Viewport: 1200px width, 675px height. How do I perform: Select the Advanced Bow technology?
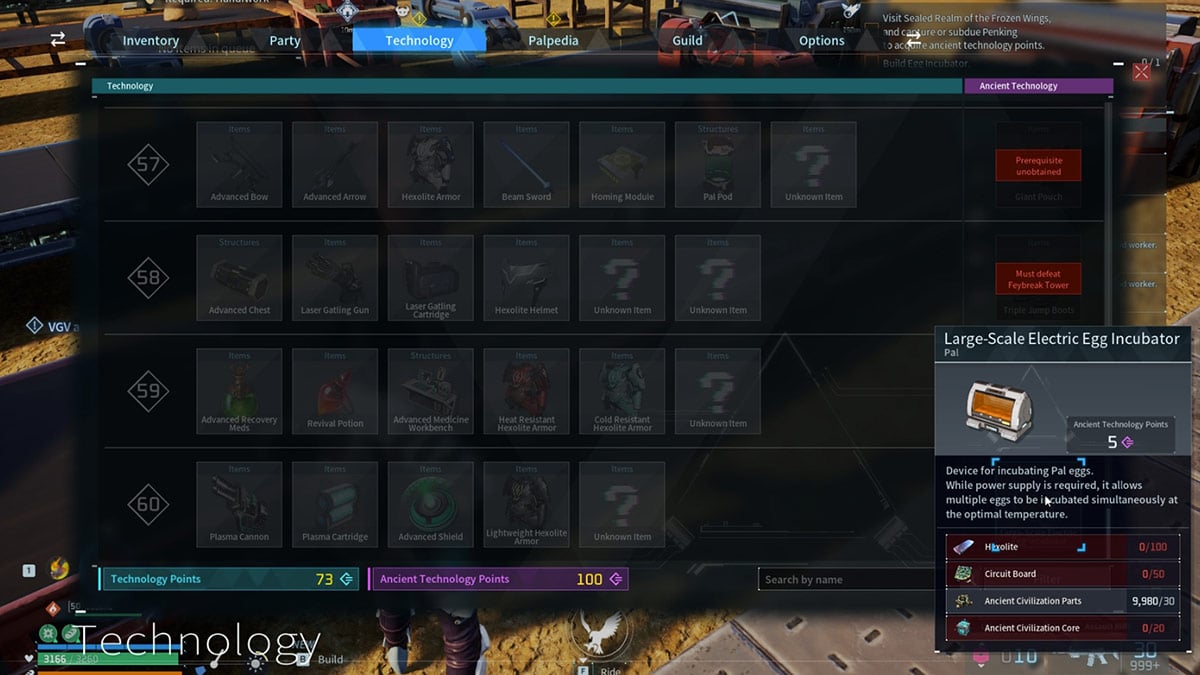click(x=239, y=164)
